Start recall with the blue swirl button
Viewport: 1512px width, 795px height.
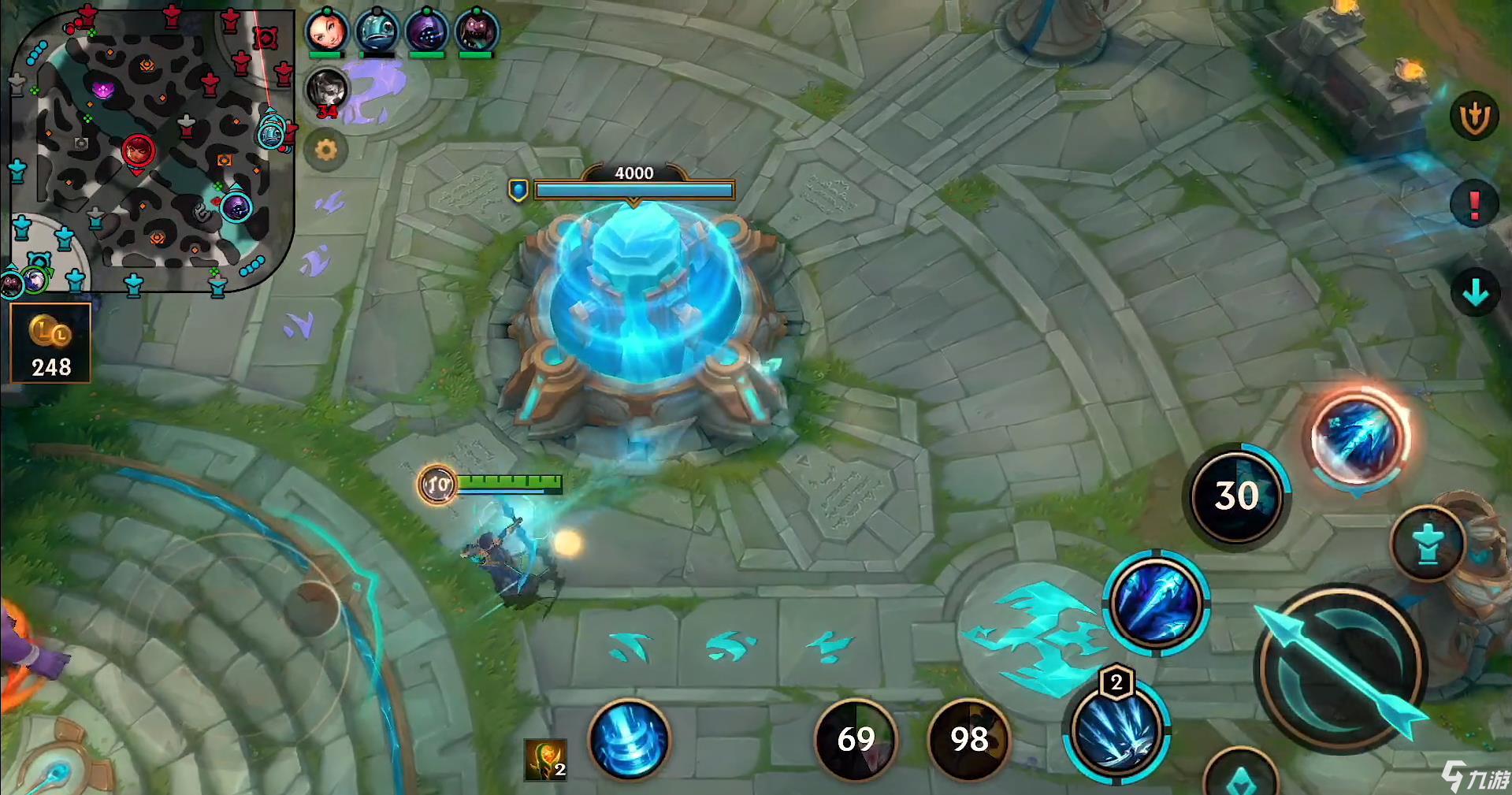pos(629,739)
